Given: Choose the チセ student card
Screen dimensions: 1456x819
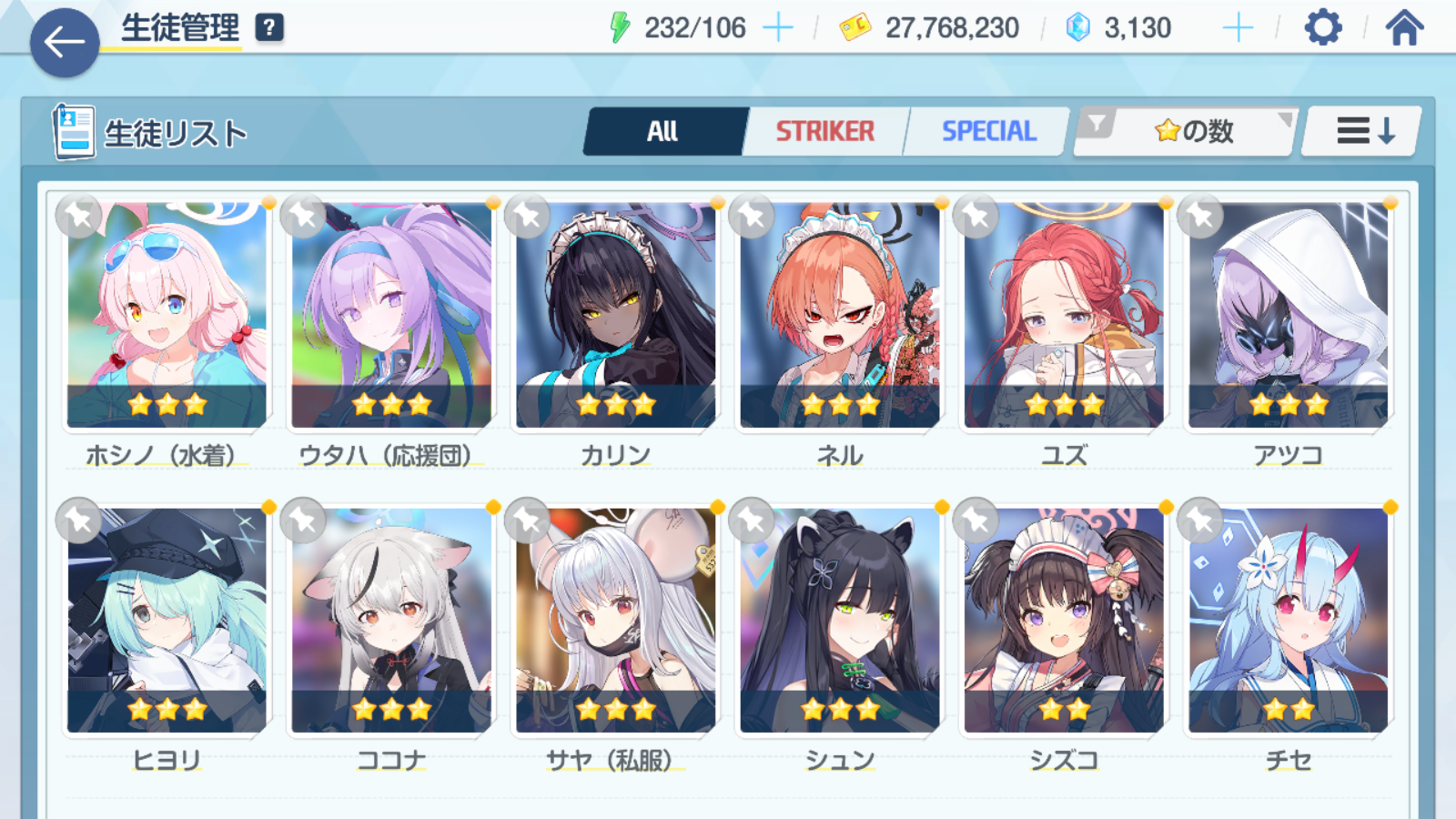Looking at the screenshot, I should (1288, 620).
